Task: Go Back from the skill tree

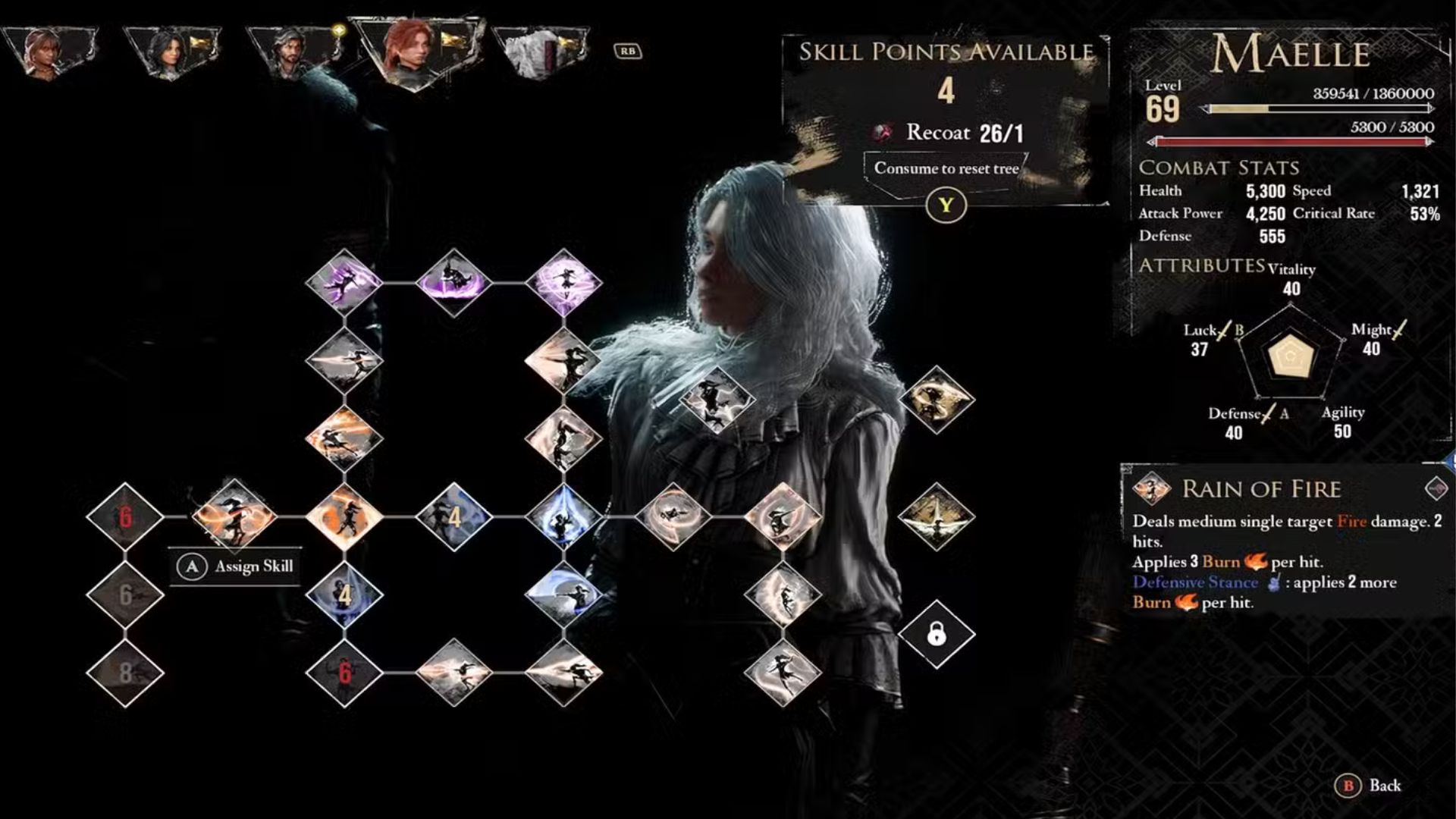Action: tap(1373, 786)
